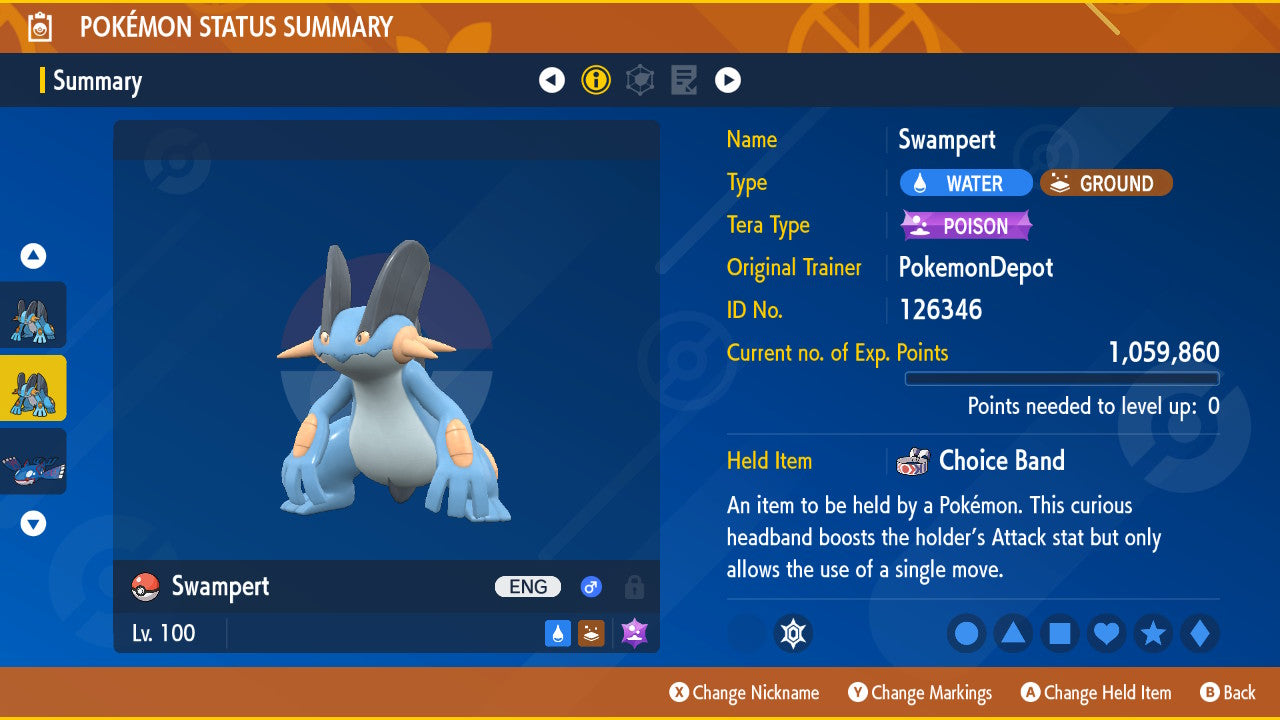Toggle the heart marking
This screenshot has width=1280, height=720.
[1106, 633]
